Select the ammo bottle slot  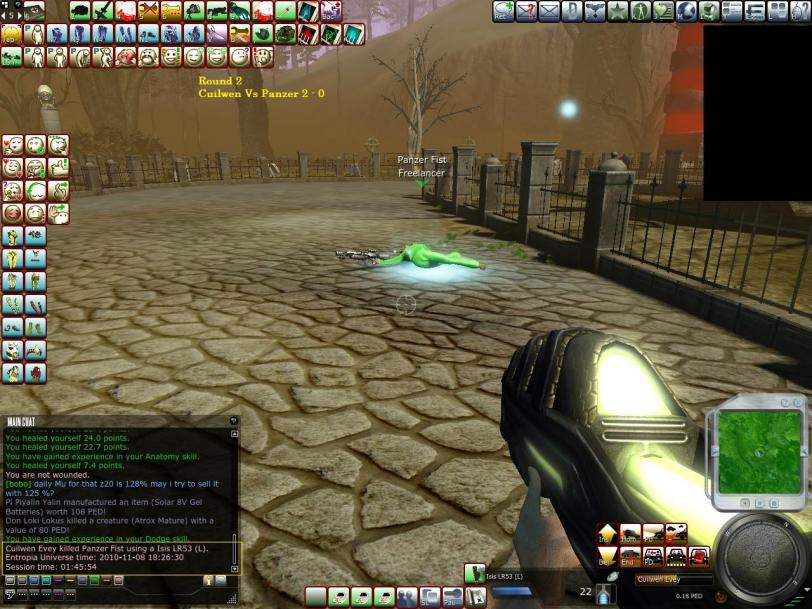(x=606, y=594)
